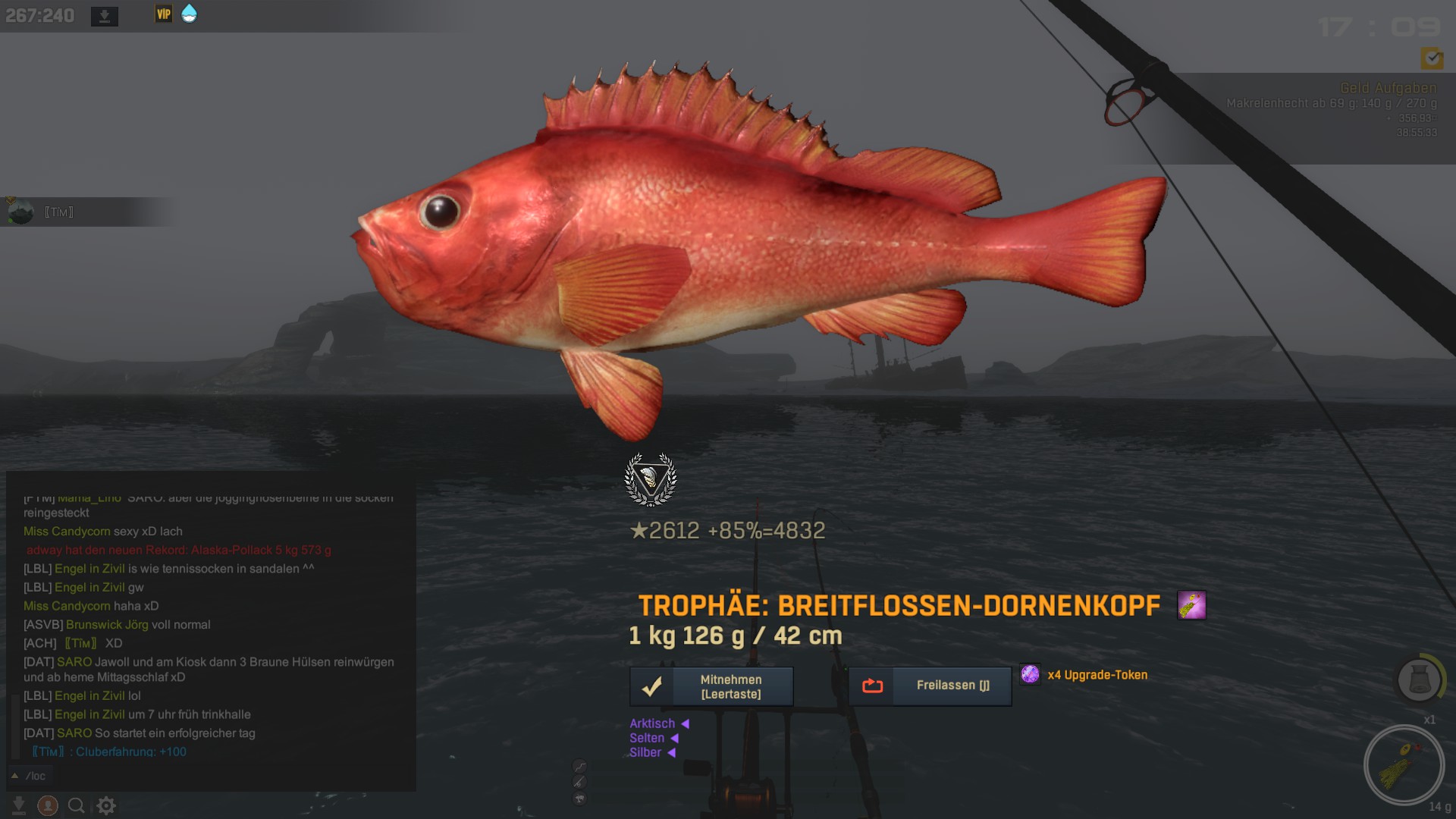Click the trophy laurel badge under the fish

pos(650,479)
